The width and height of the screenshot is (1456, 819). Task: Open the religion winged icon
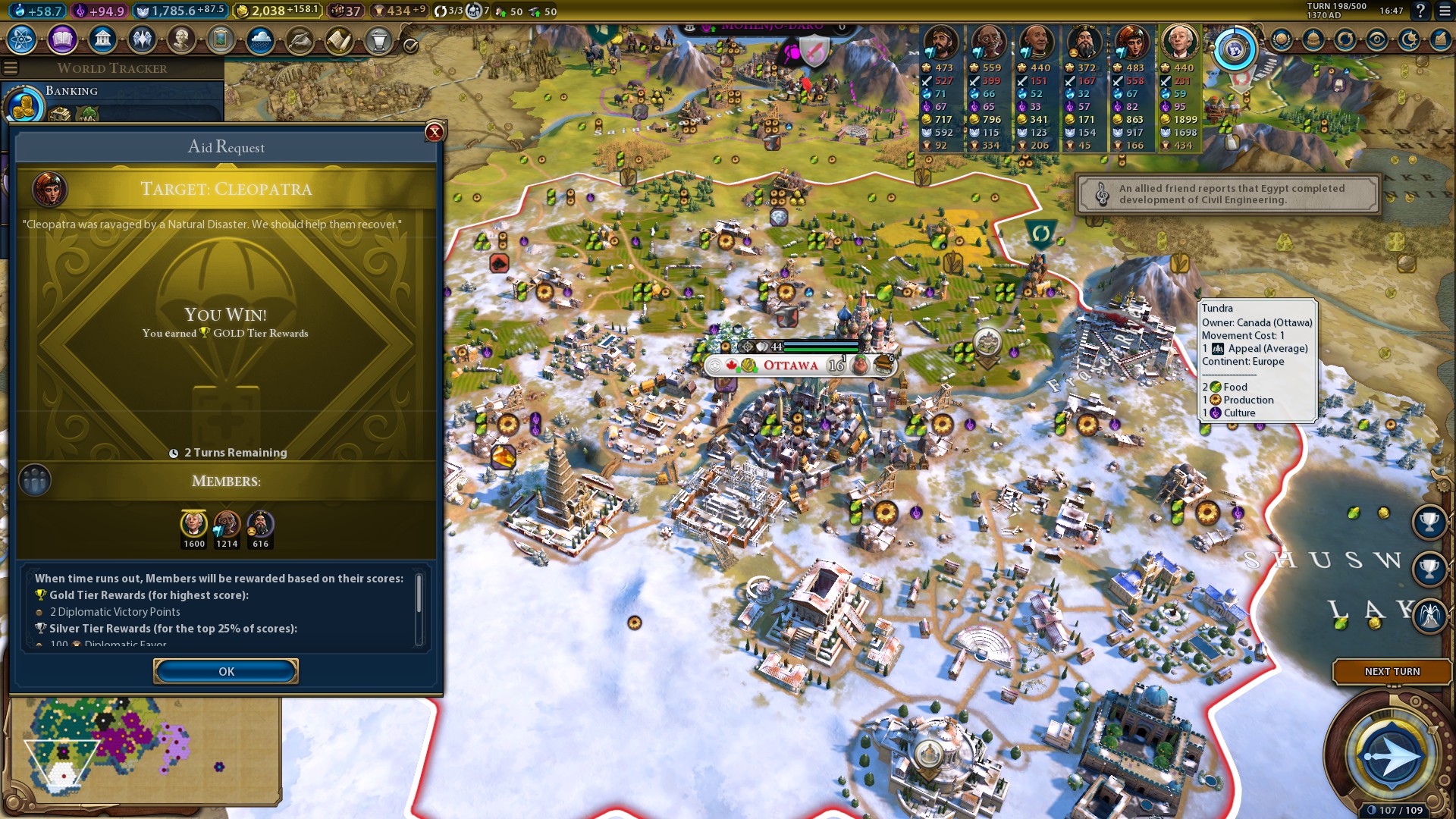(x=142, y=39)
